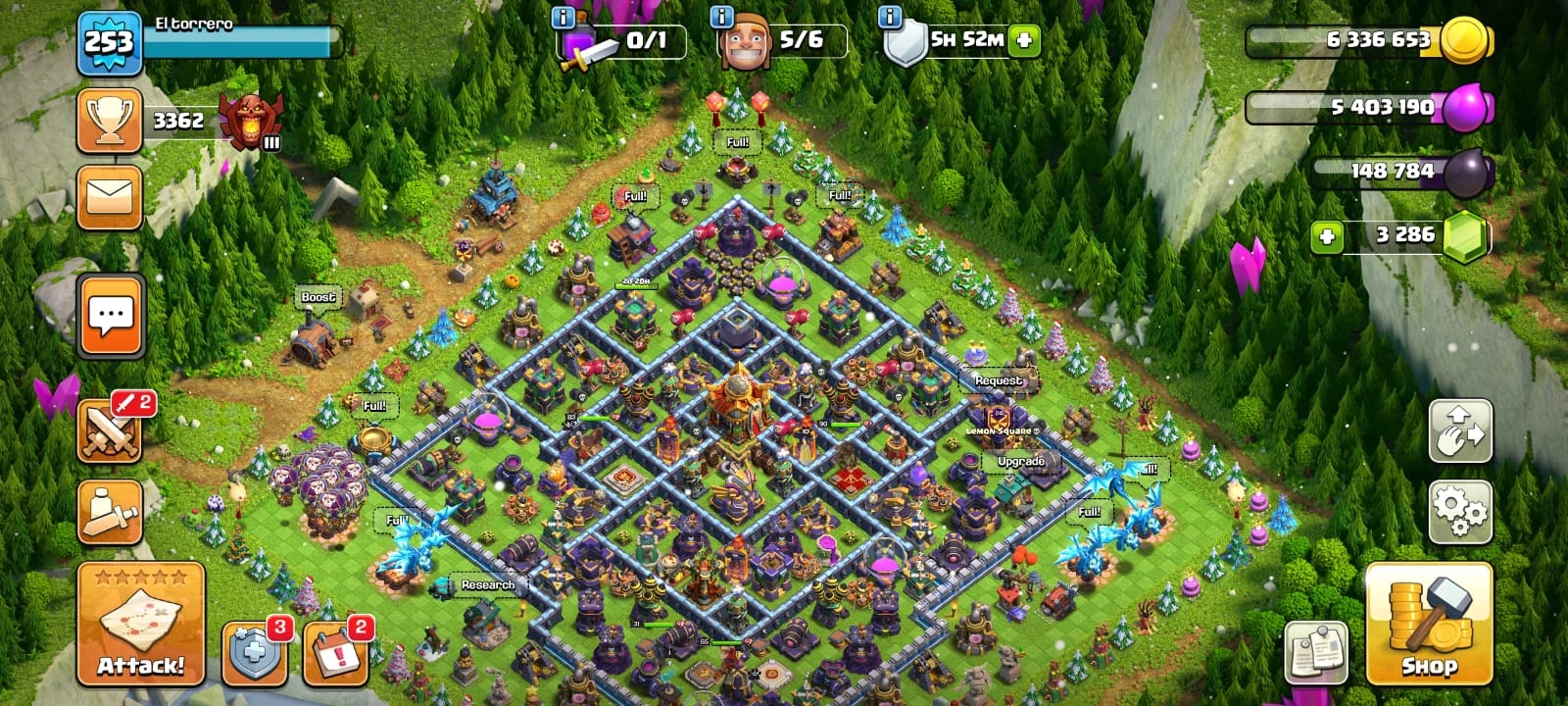Click the trophy icon showing 3362

[x=111, y=120]
